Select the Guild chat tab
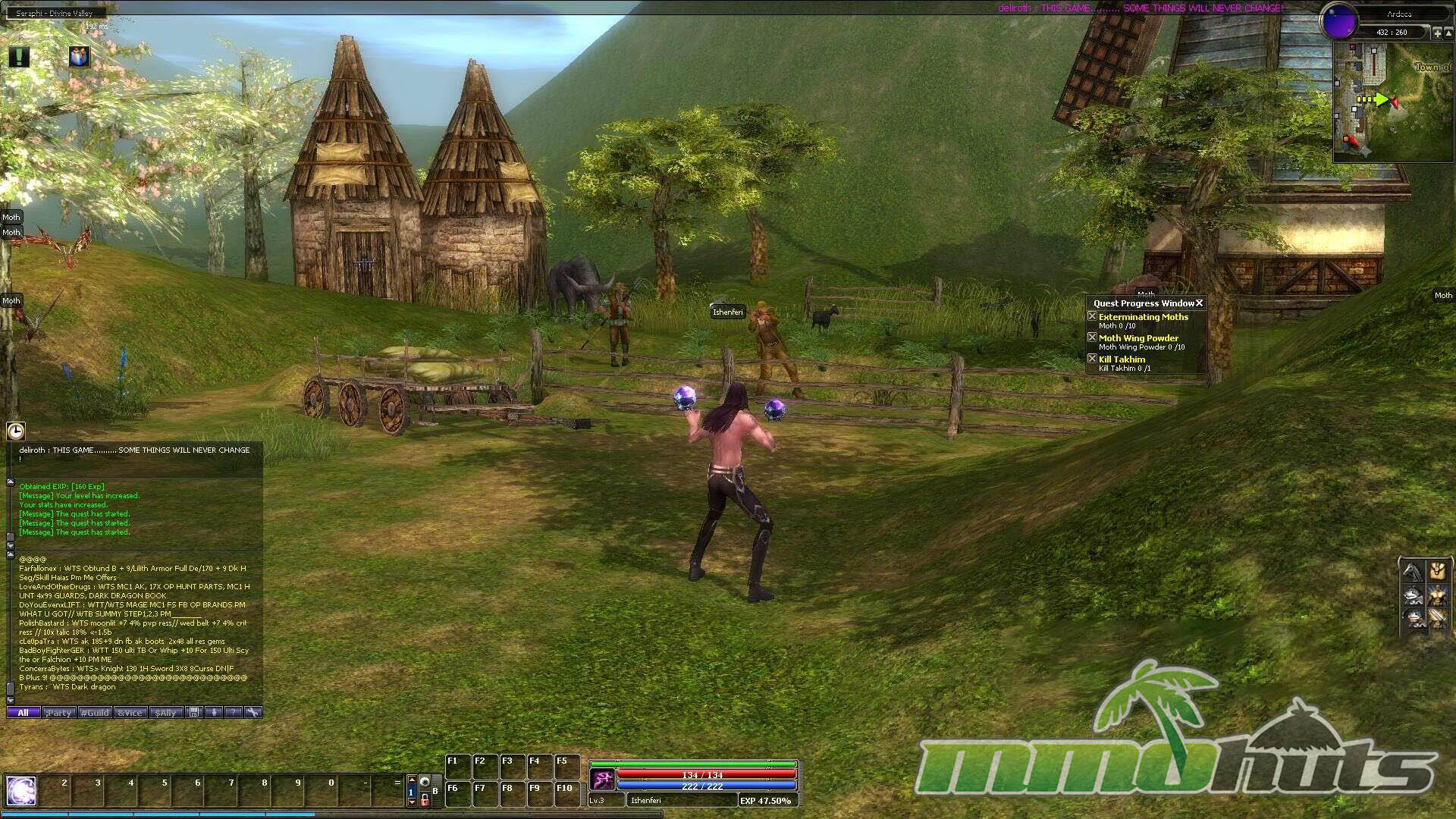 (x=95, y=713)
